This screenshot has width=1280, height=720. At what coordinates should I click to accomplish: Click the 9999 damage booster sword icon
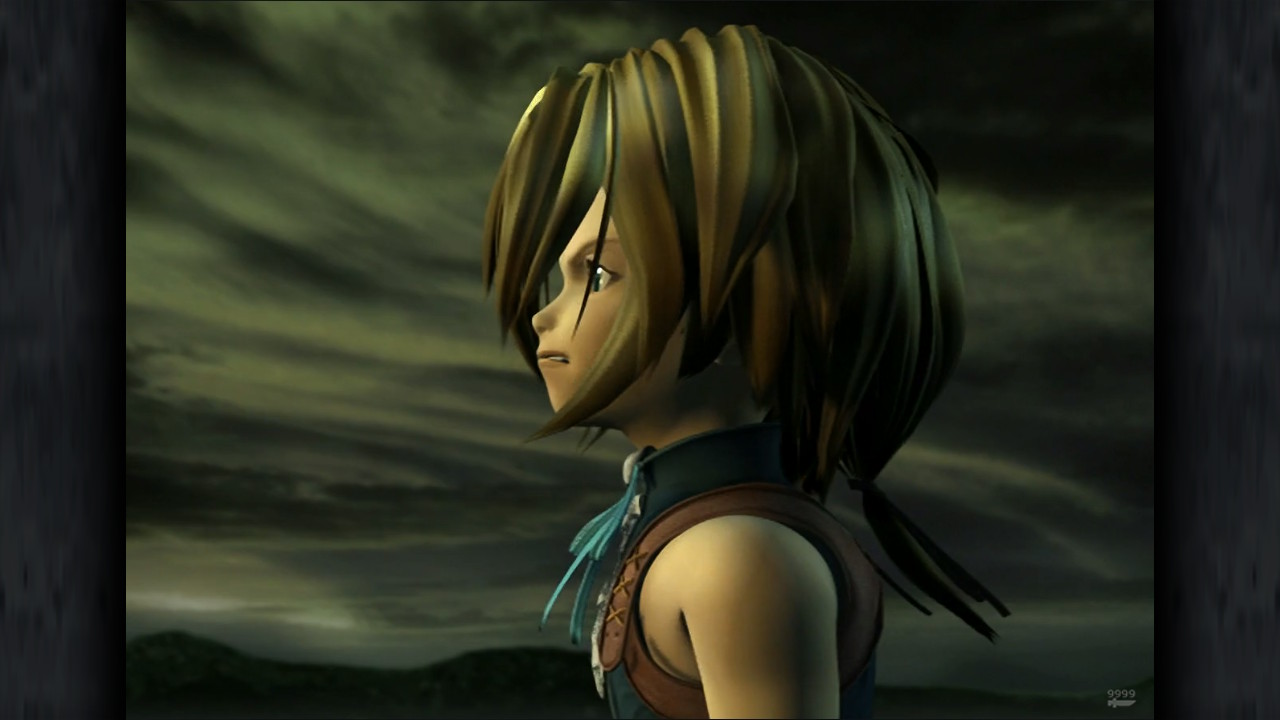click(1121, 698)
